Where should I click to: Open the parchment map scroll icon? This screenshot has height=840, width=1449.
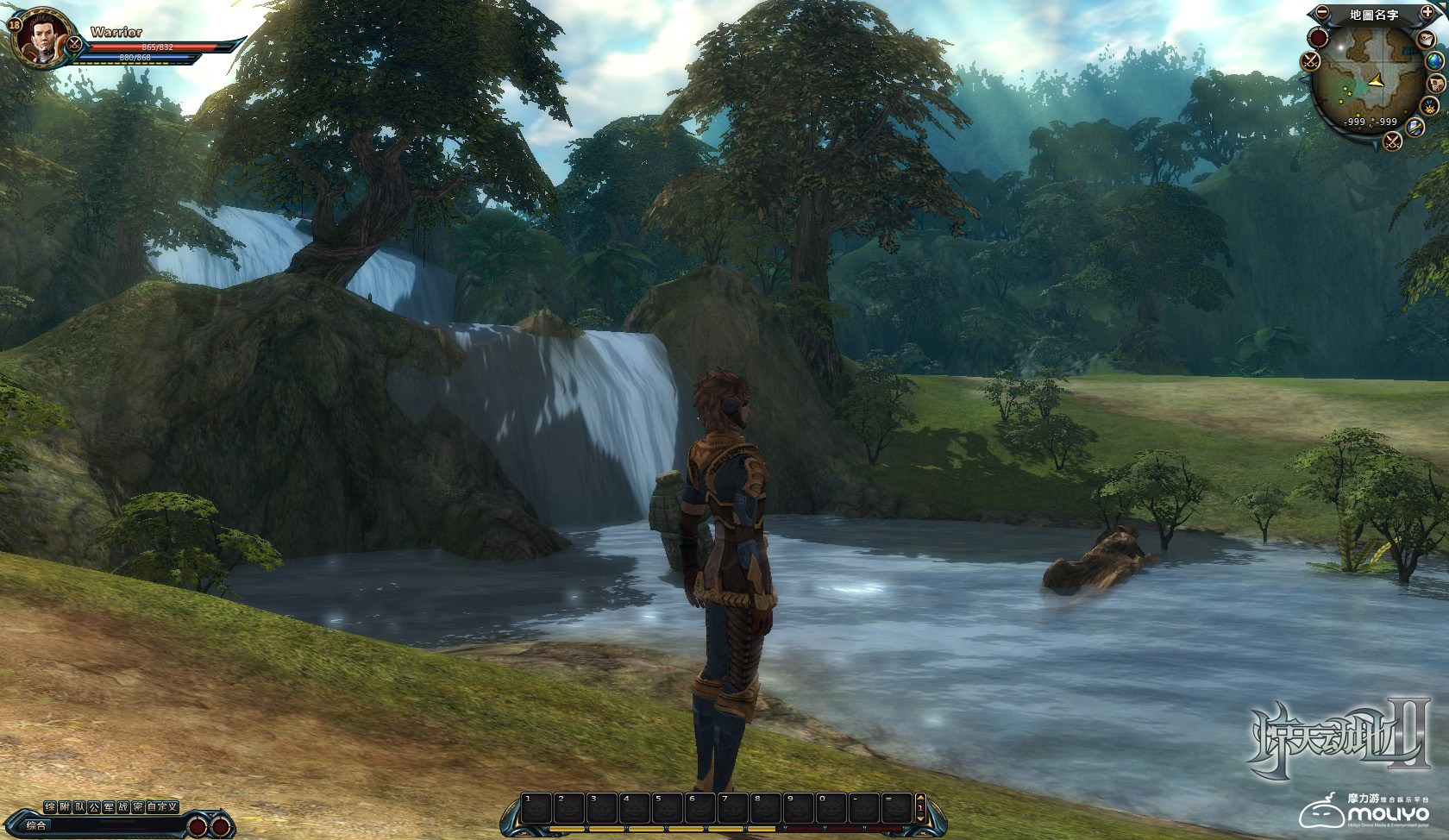(1437, 84)
